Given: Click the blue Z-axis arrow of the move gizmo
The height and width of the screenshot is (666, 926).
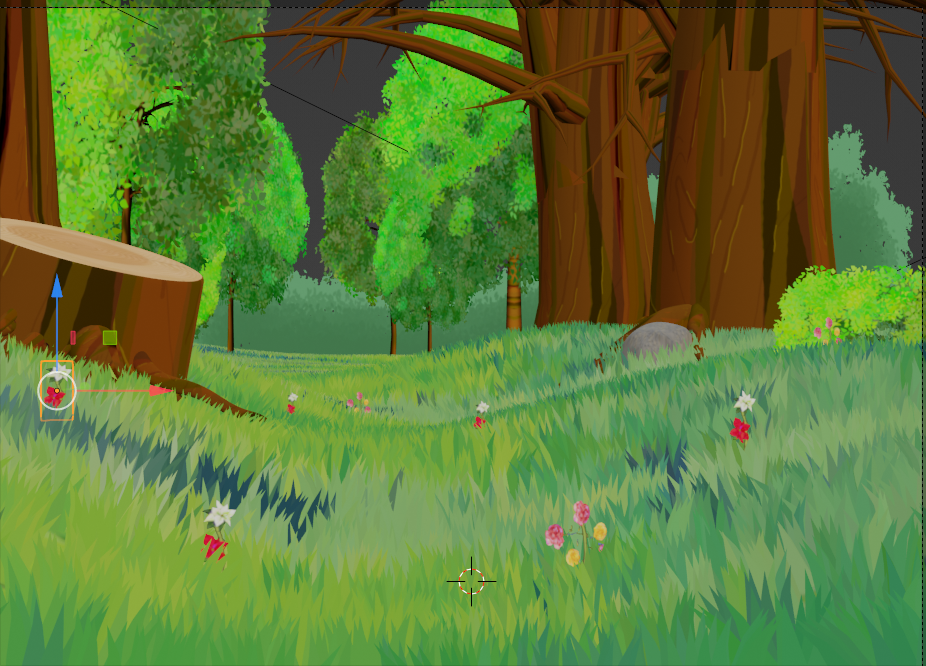Looking at the screenshot, I should pyautogui.click(x=57, y=287).
